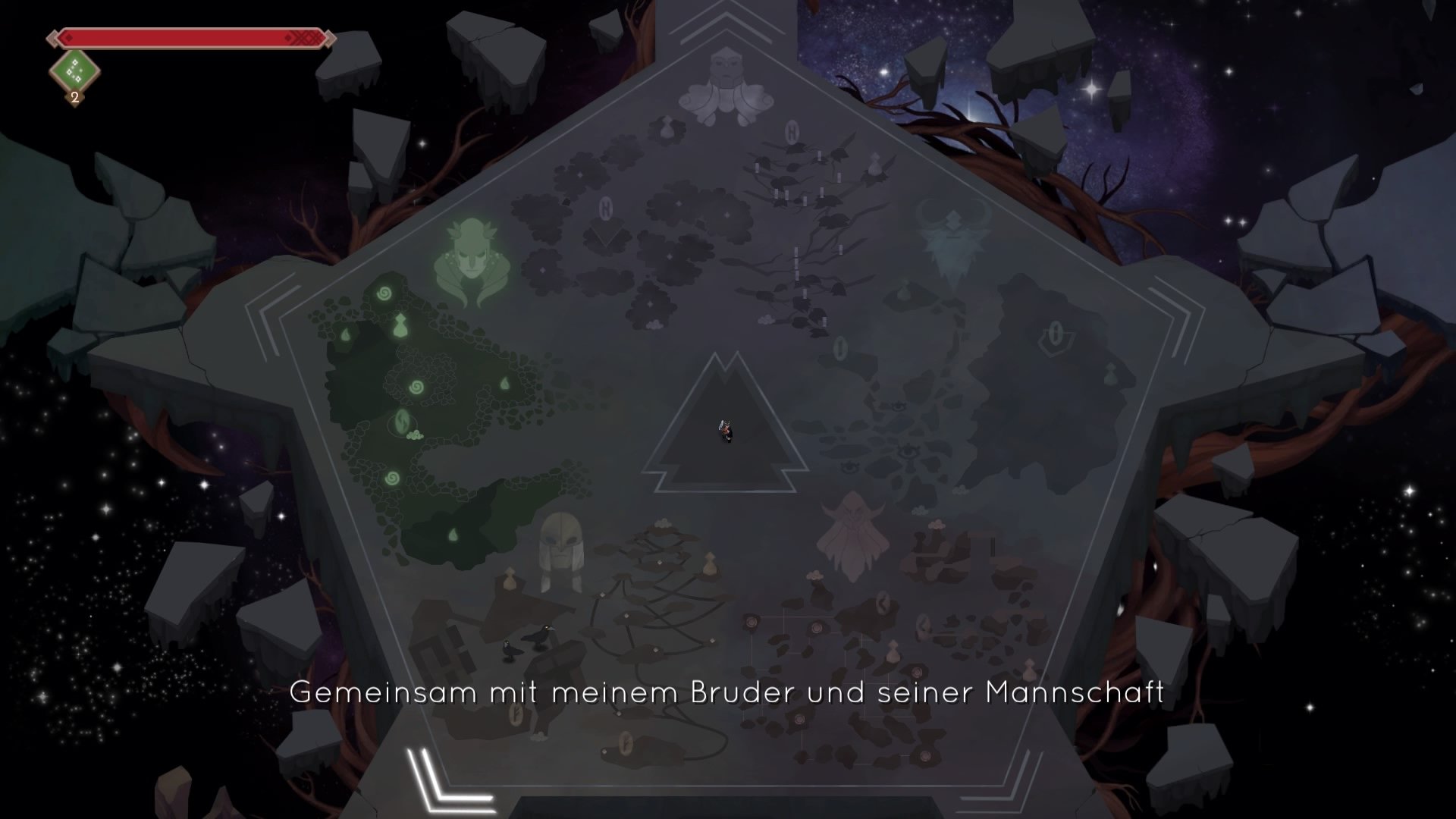Click the glowing rune inside the shield outline

tap(1054, 332)
